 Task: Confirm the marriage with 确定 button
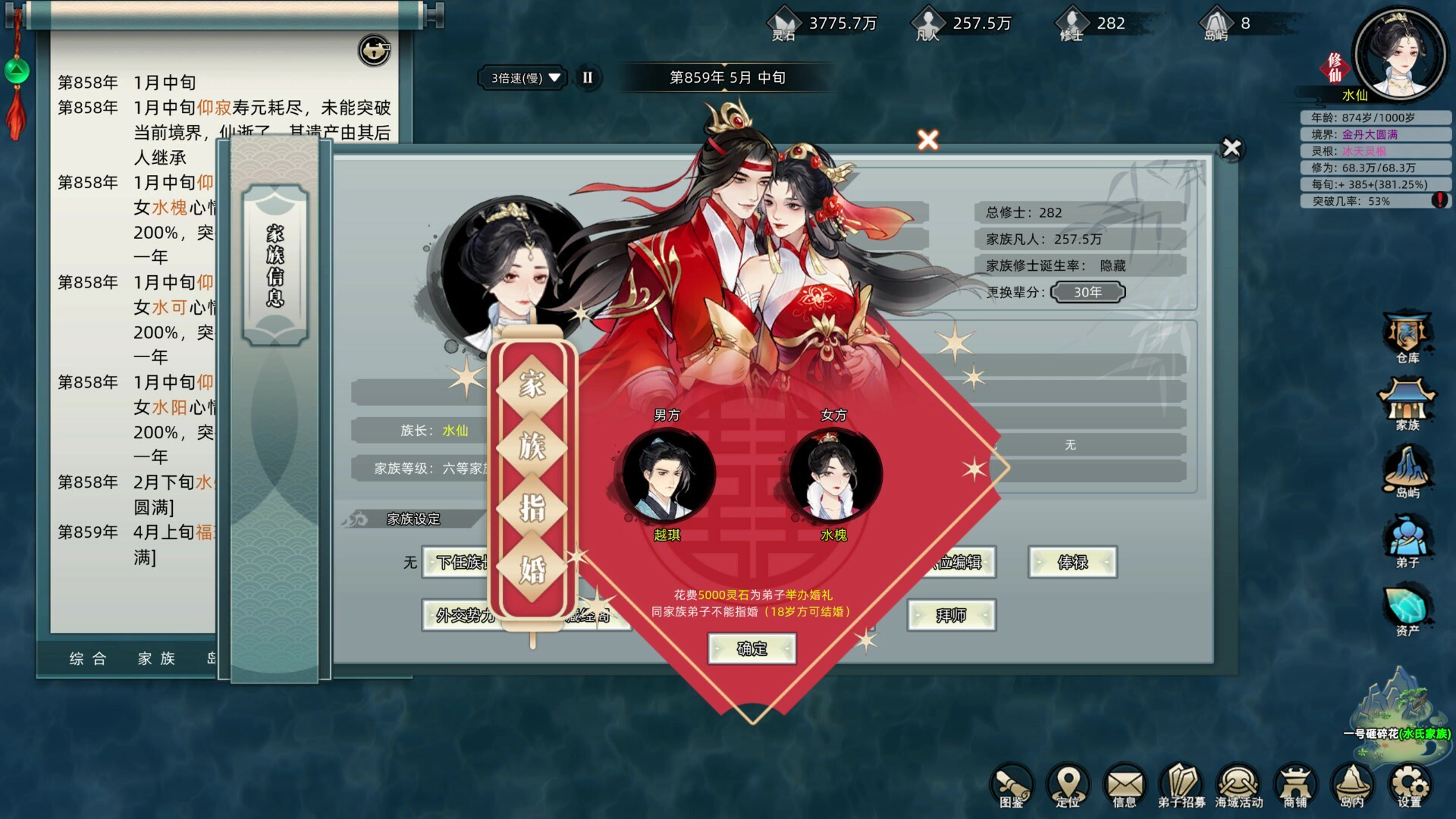[751, 649]
